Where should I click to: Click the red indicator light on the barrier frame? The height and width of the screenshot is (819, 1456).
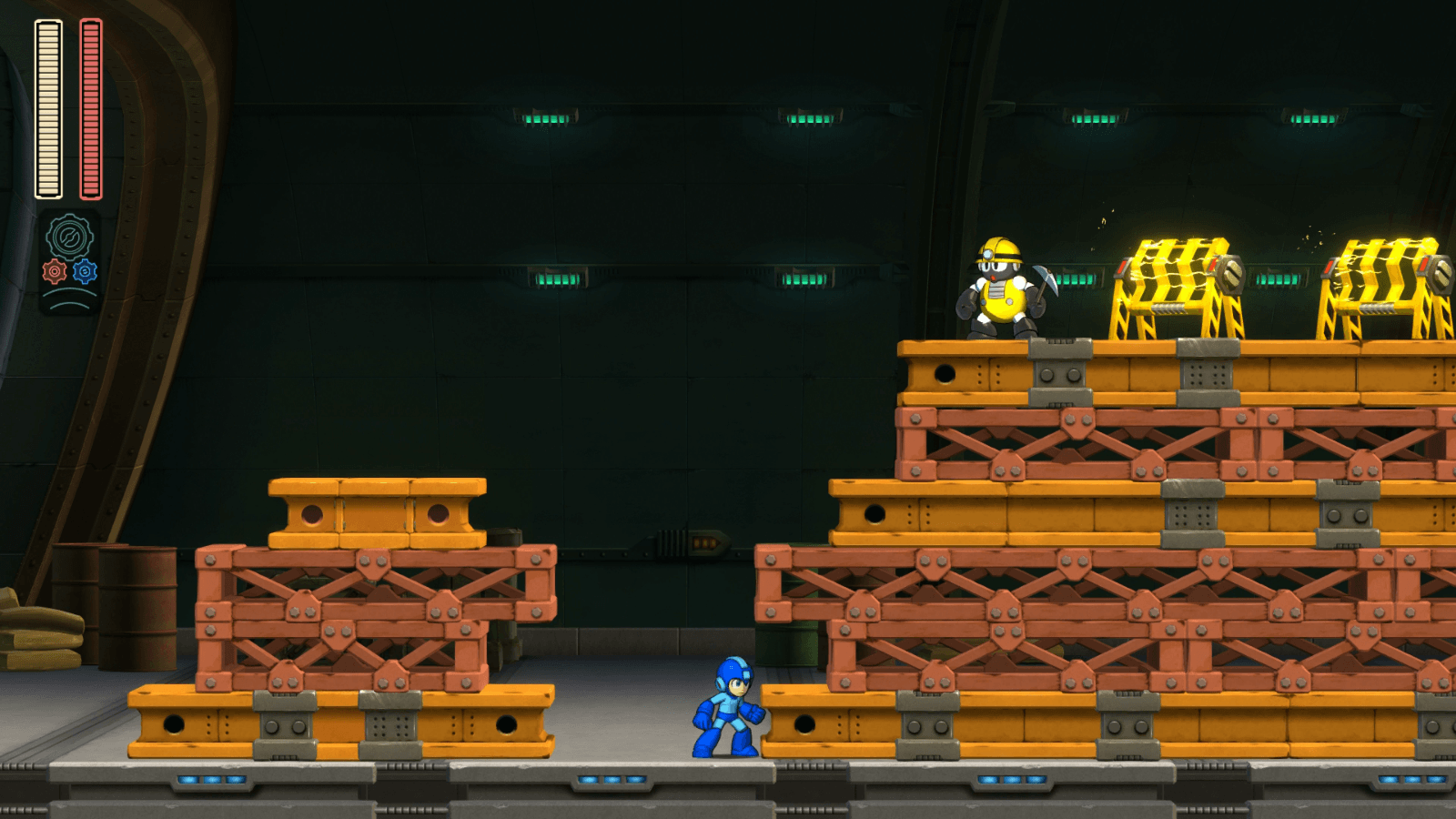coord(1123,266)
